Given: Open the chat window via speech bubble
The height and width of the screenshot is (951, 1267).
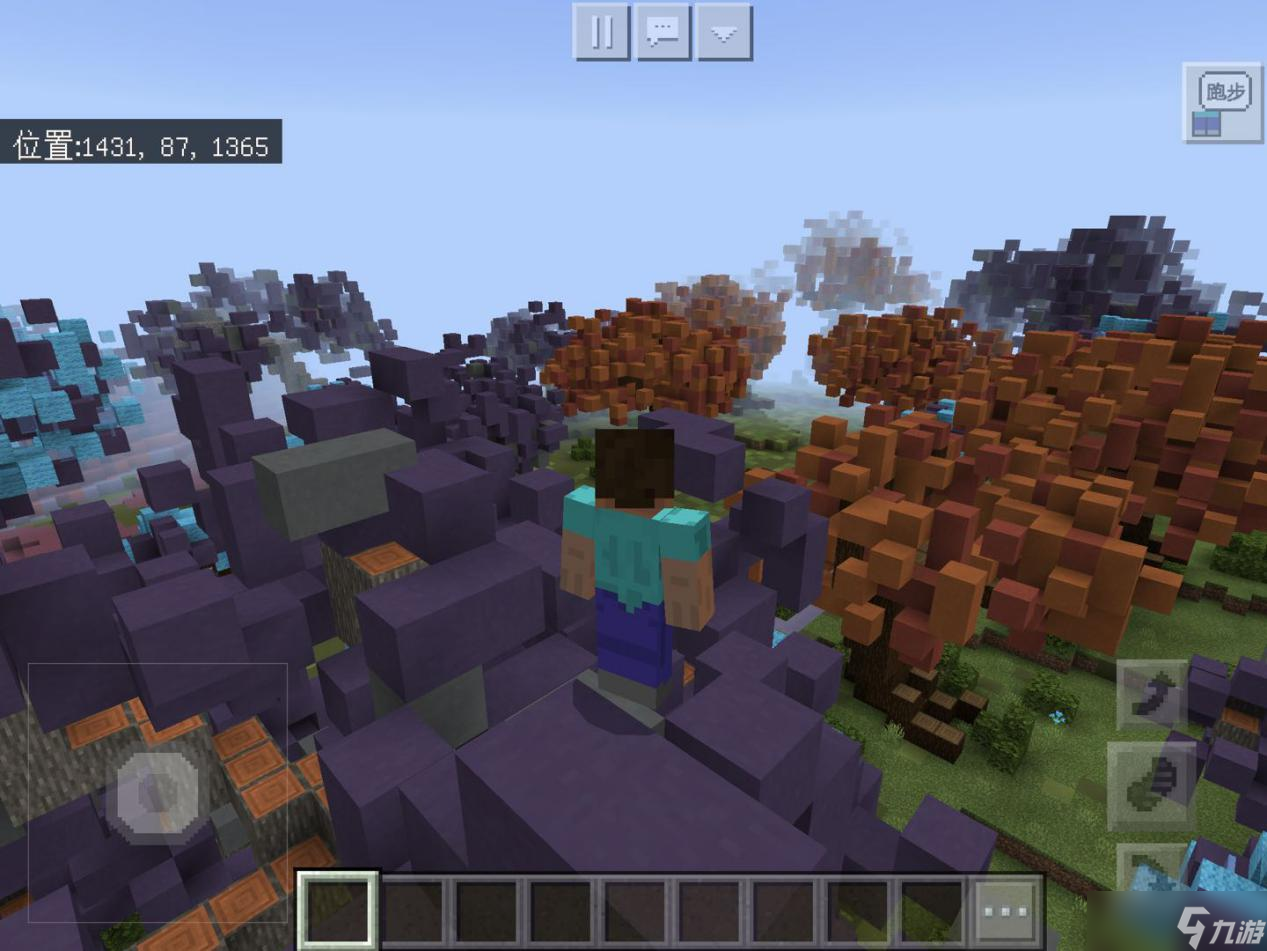Looking at the screenshot, I should pos(663,32).
